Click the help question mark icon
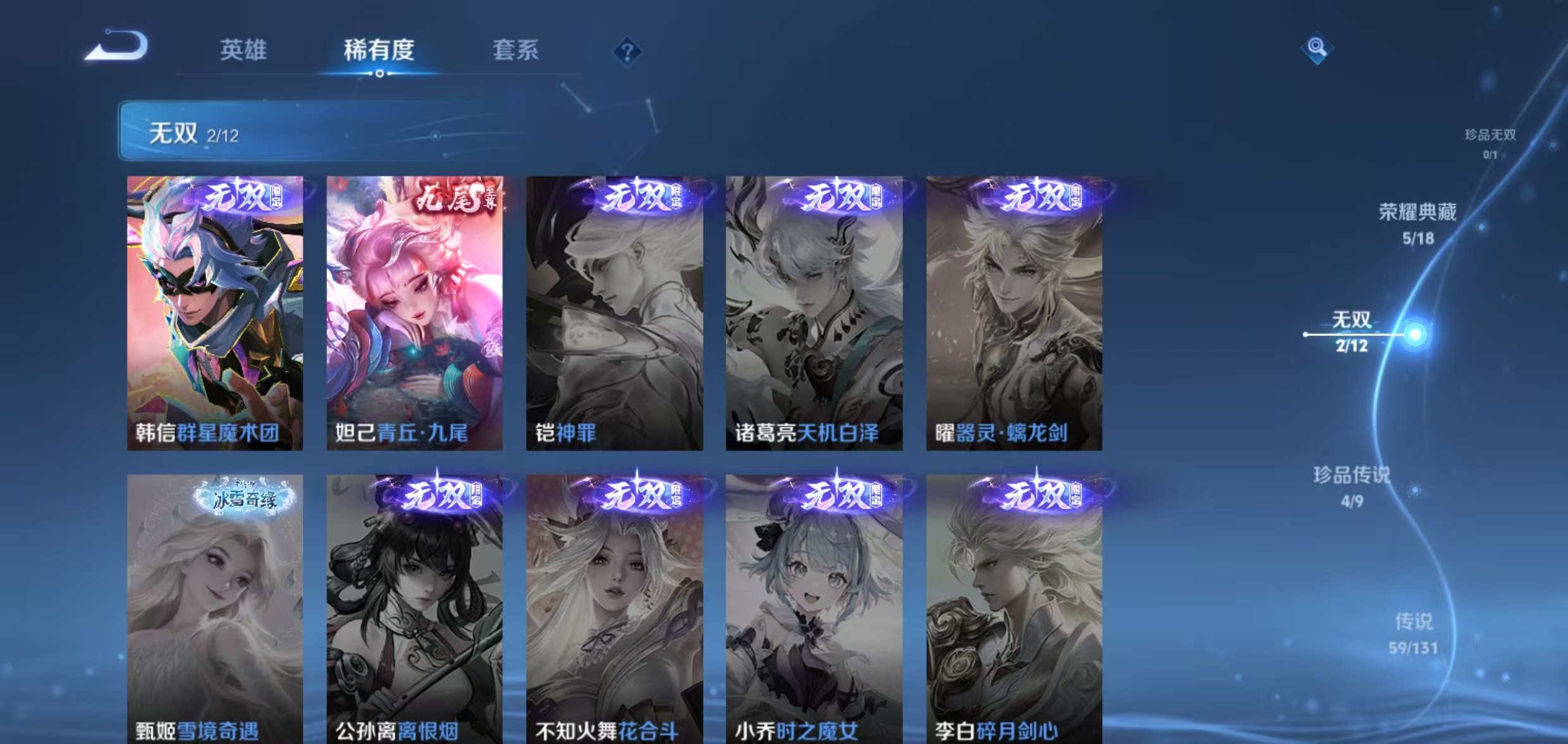 click(x=626, y=52)
